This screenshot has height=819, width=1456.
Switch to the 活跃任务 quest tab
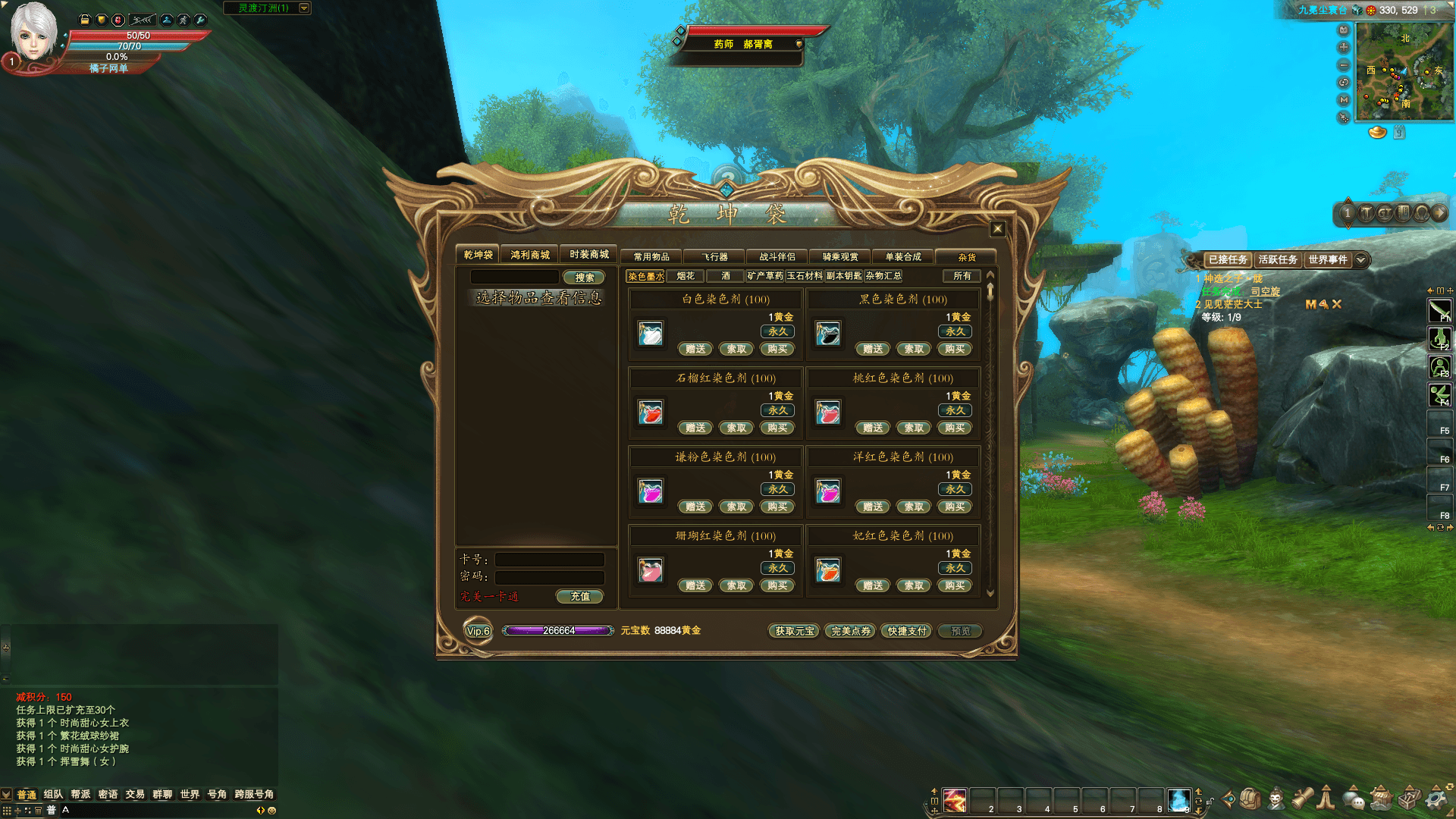click(1278, 260)
